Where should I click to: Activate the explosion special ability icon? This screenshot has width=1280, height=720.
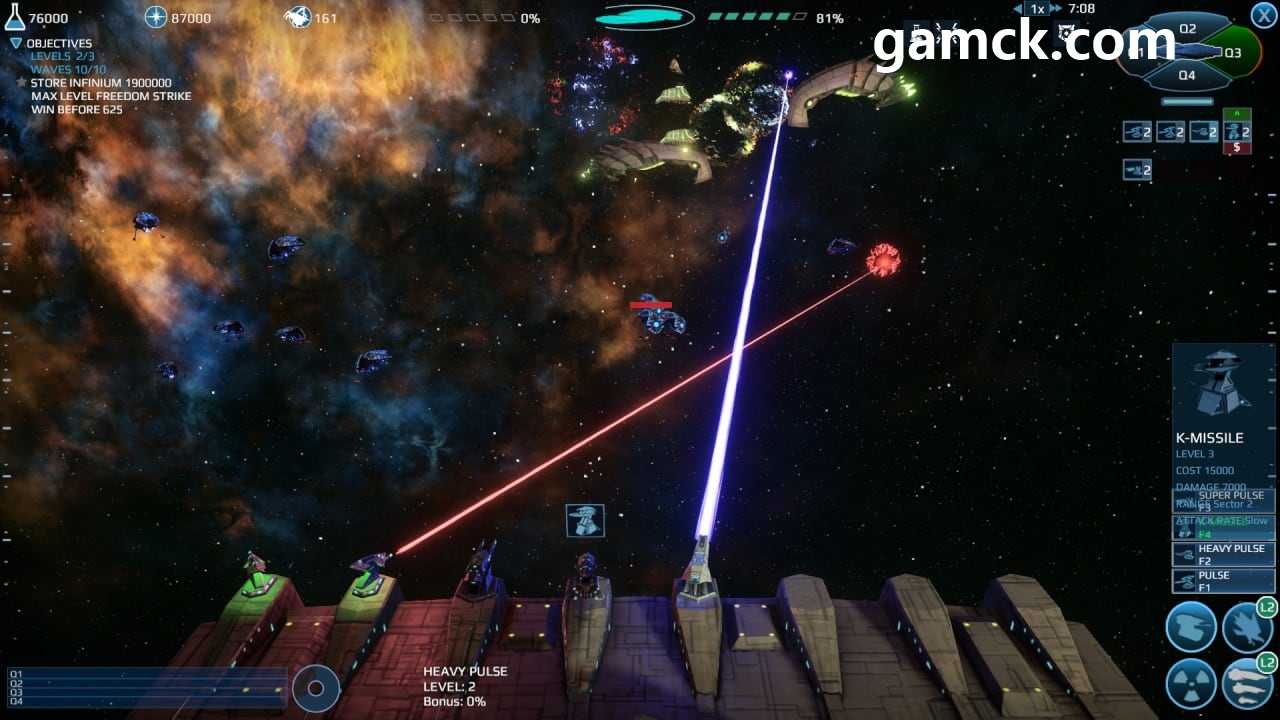coord(1247,627)
